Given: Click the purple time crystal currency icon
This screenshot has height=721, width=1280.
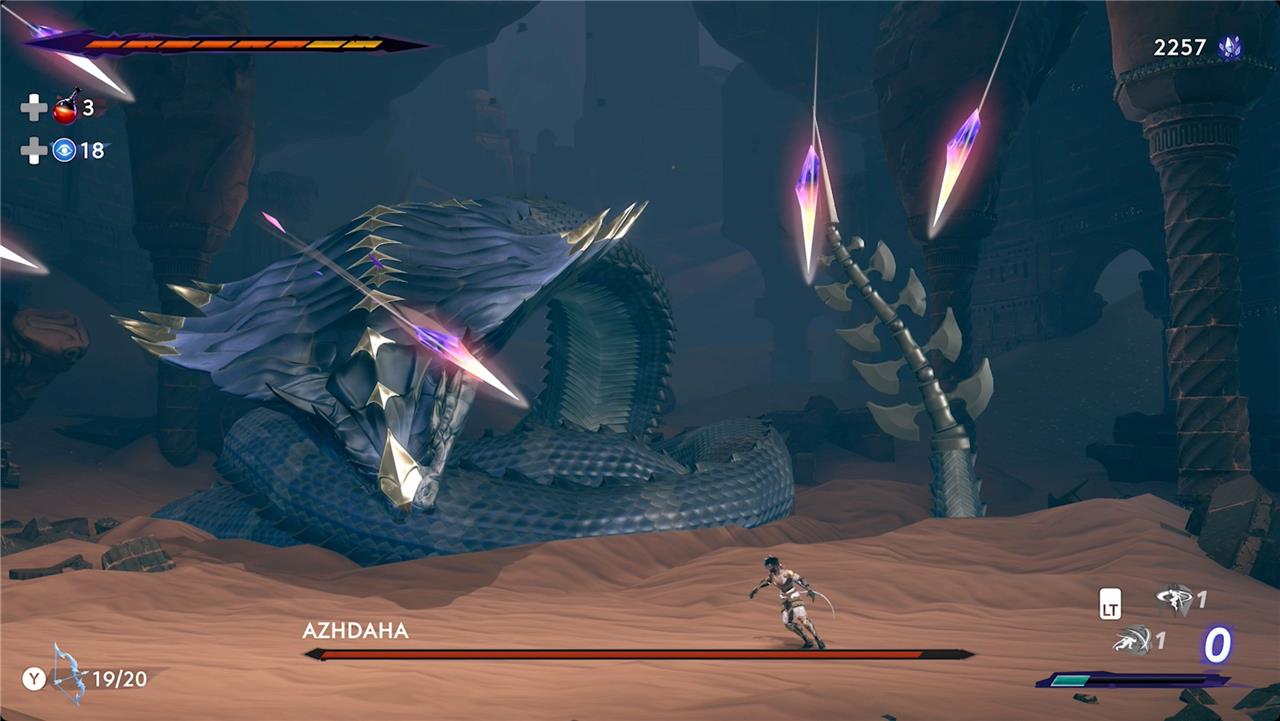Looking at the screenshot, I should point(1229,47).
